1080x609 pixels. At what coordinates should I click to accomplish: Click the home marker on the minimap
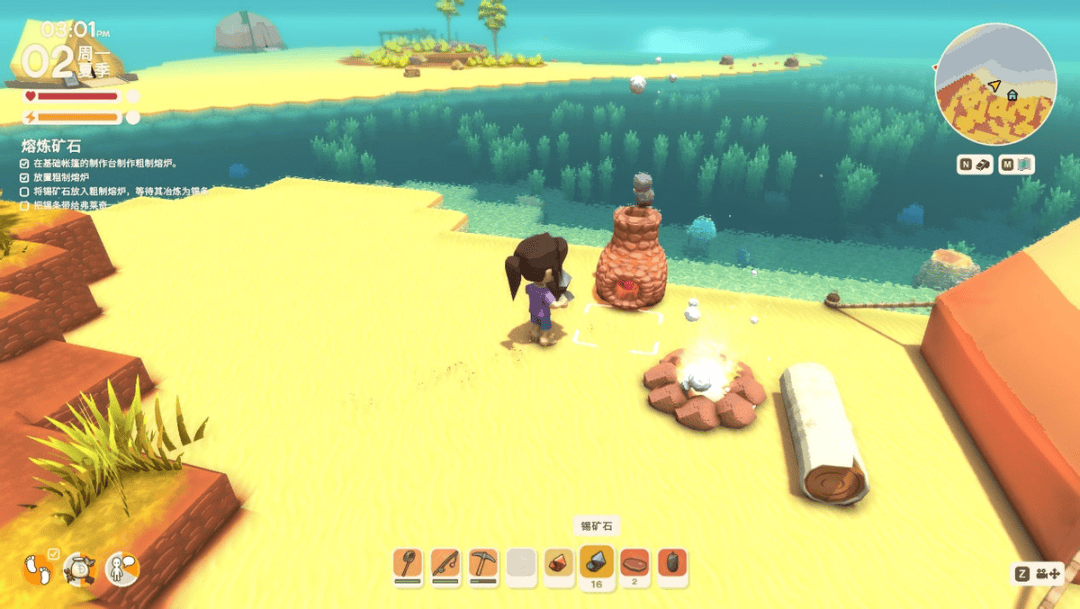pos(1012,95)
